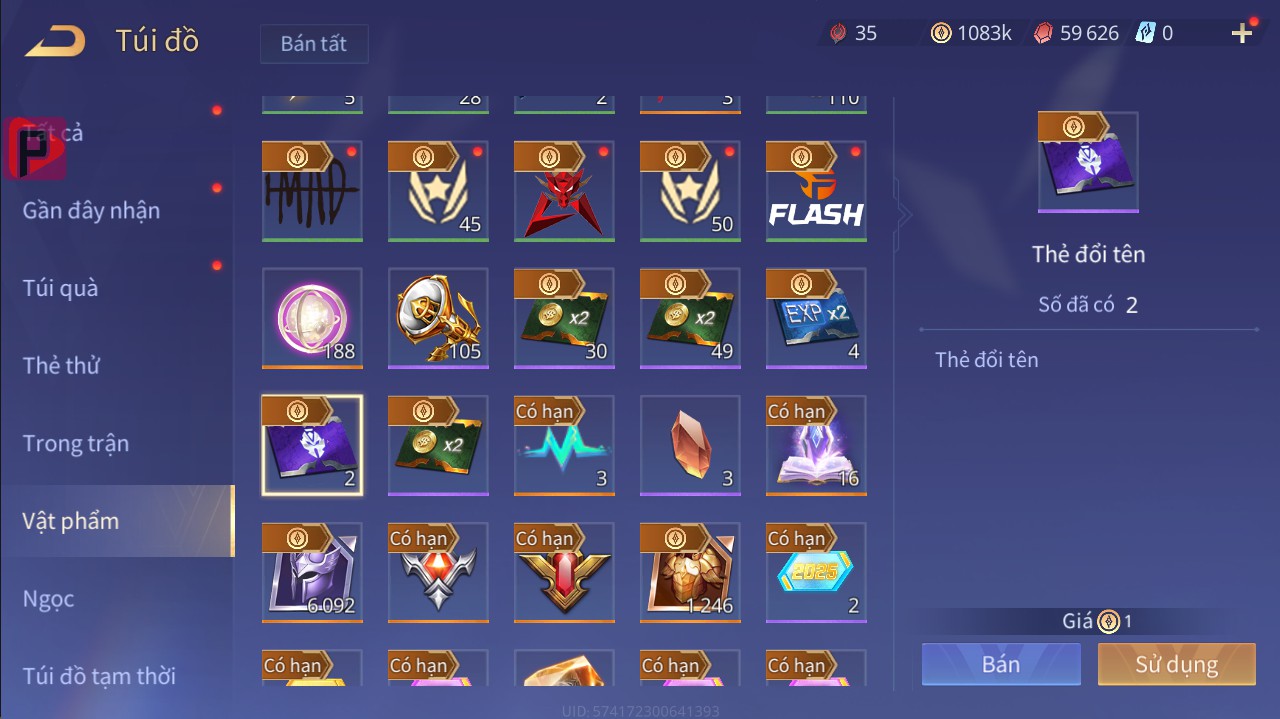Choose the 2025 badge item
Viewport: 1280px width, 719px height.
[x=816, y=573]
